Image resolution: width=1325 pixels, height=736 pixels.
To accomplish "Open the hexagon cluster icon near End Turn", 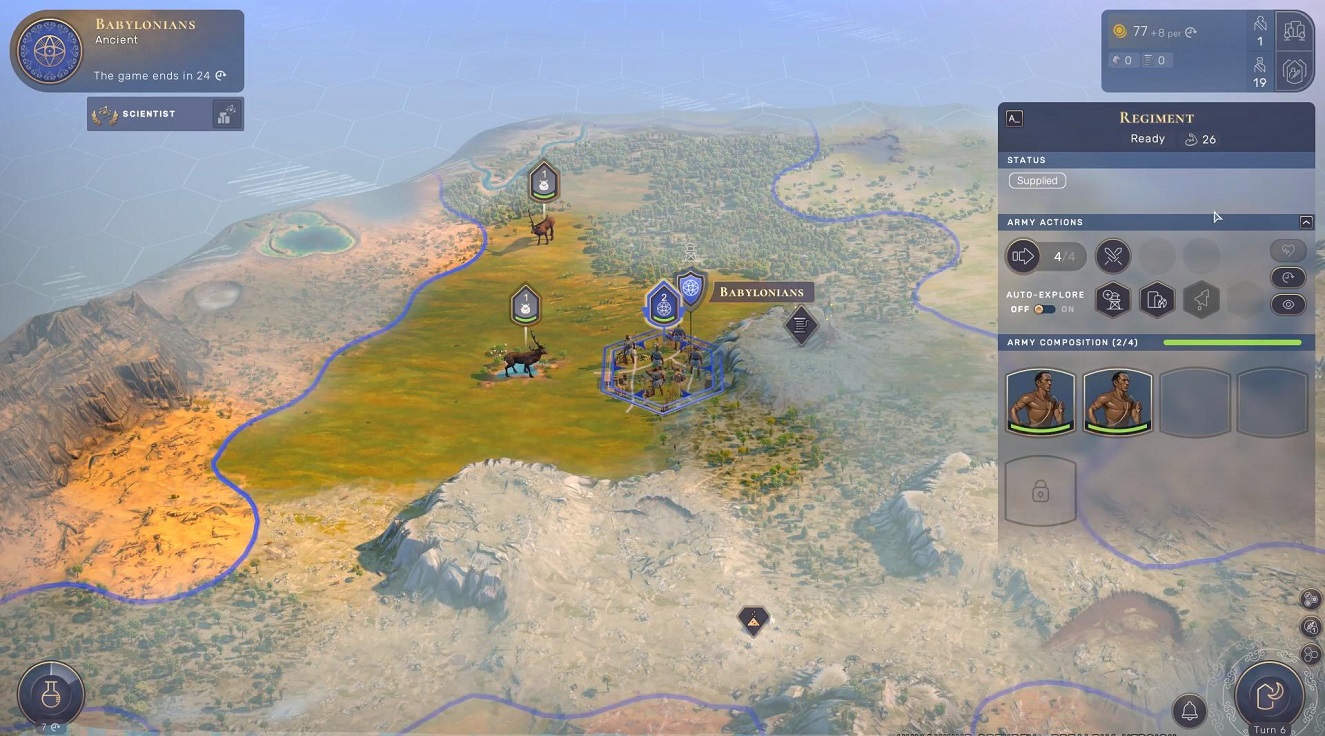I will pyautogui.click(x=1310, y=656).
